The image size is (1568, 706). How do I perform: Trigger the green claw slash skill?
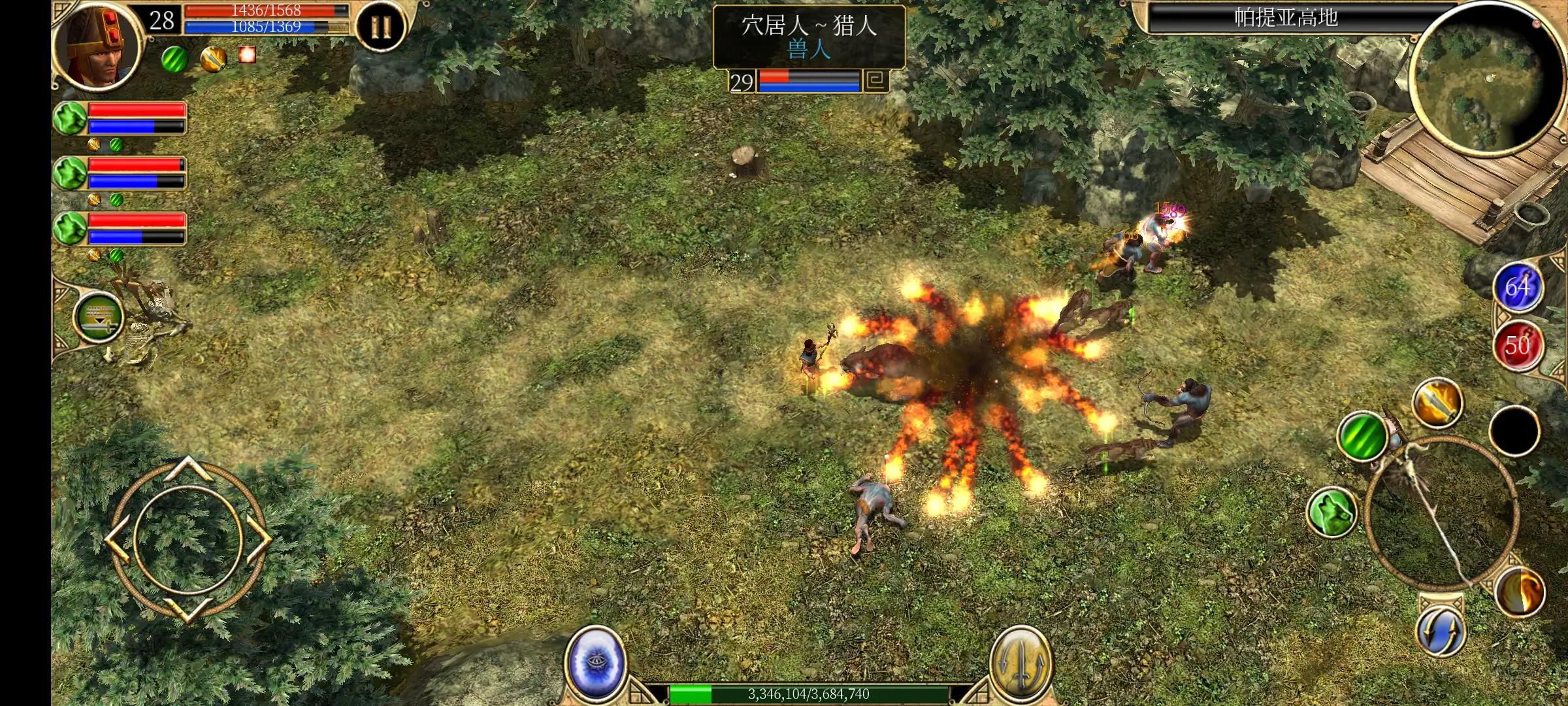tap(1362, 436)
